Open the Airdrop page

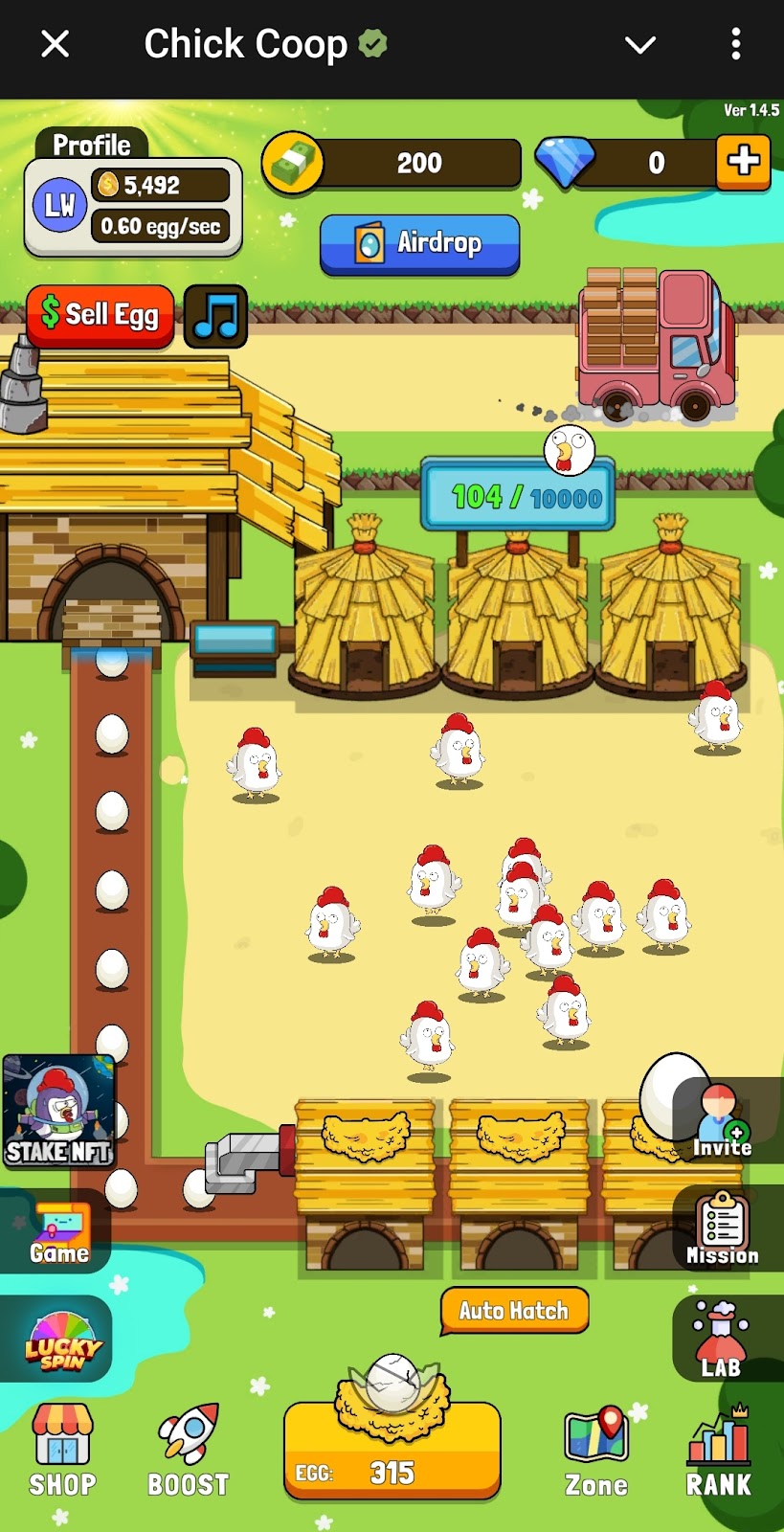pyautogui.click(x=419, y=244)
